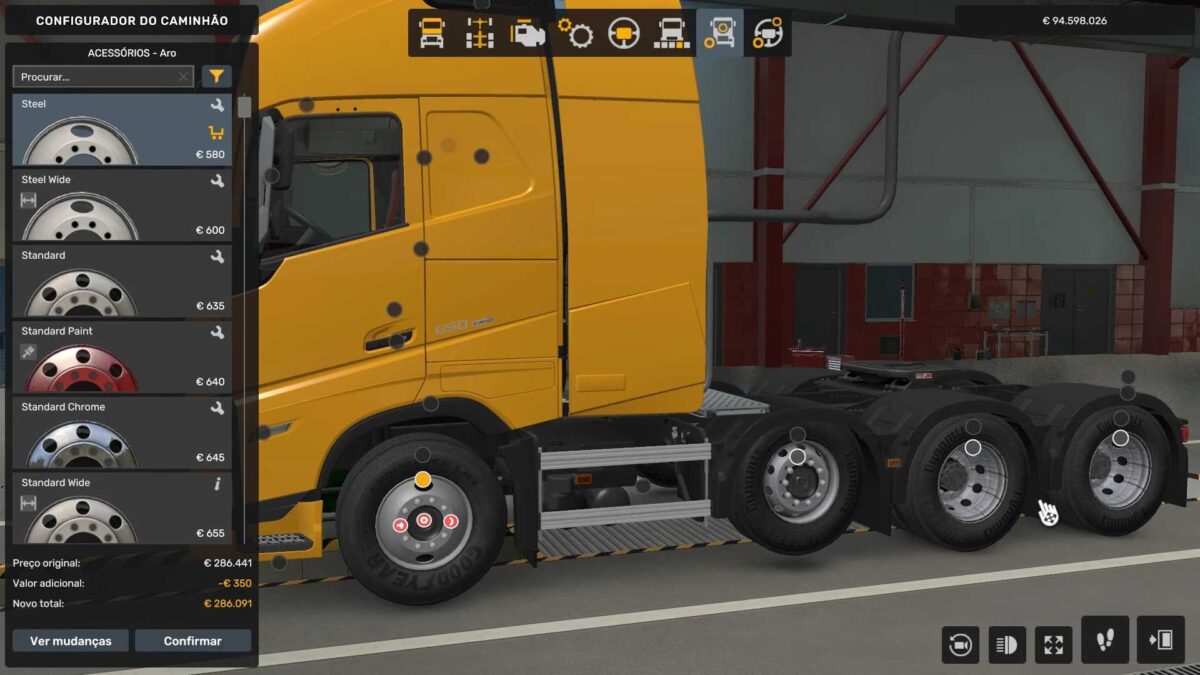Open the yellow filter button
Image resolution: width=1200 pixels, height=675 pixels.
pos(216,76)
